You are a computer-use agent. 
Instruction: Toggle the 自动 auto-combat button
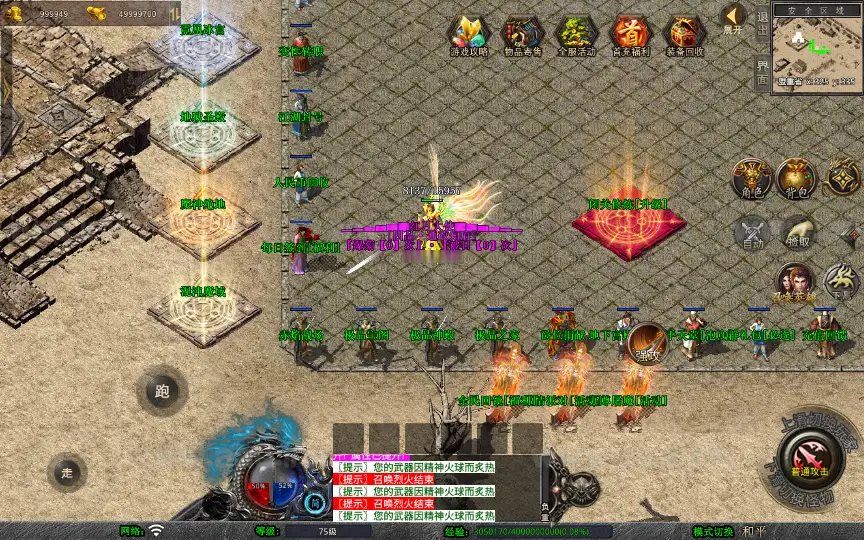[x=752, y=233]
